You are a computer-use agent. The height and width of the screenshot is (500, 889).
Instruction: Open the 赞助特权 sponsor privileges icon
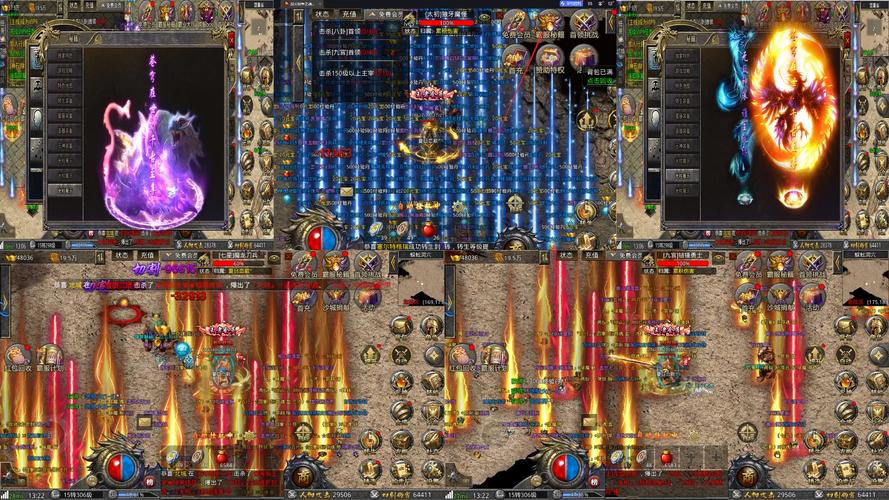pyautogui.click(x=549, y=56)
